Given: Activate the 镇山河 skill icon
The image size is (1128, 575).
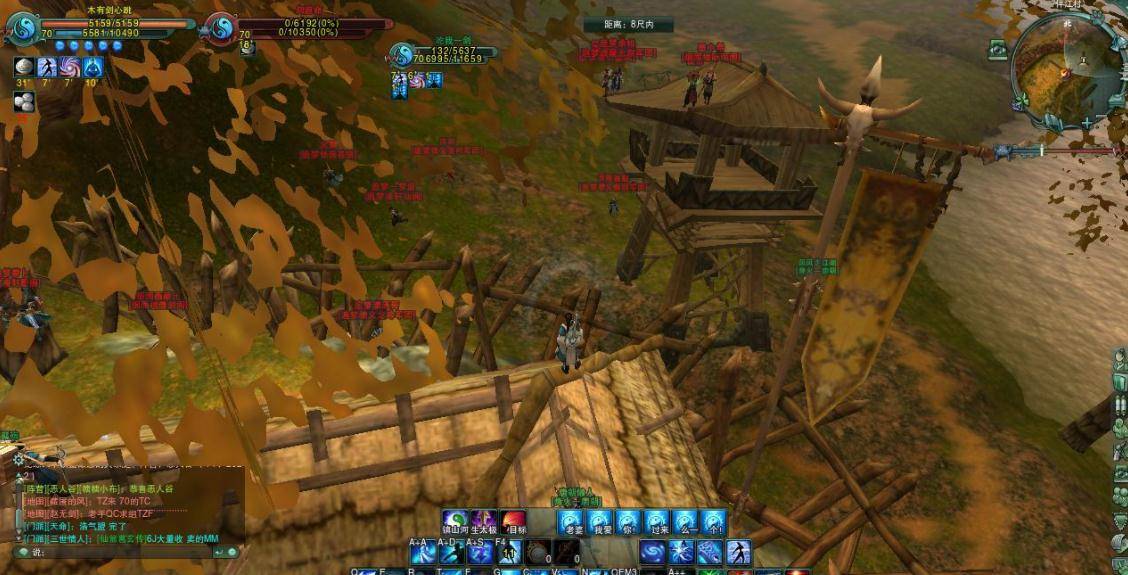Looking at the screenshot, I should click(x=455, y=521).
